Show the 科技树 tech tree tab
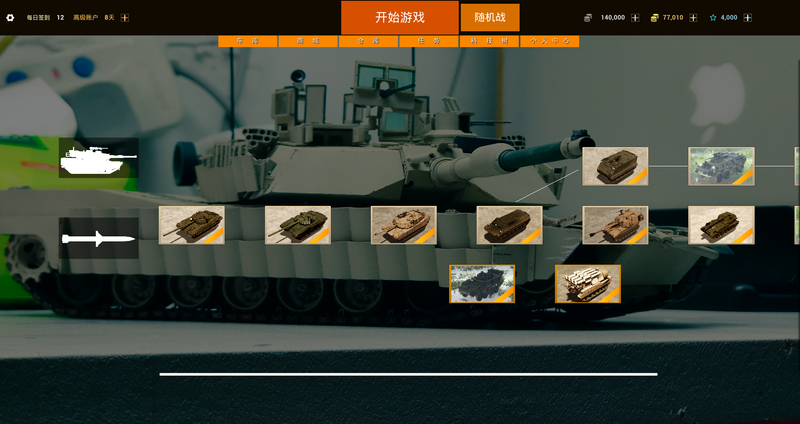The height and width of the screenshot is (424, 800). (x=489, y=42)
